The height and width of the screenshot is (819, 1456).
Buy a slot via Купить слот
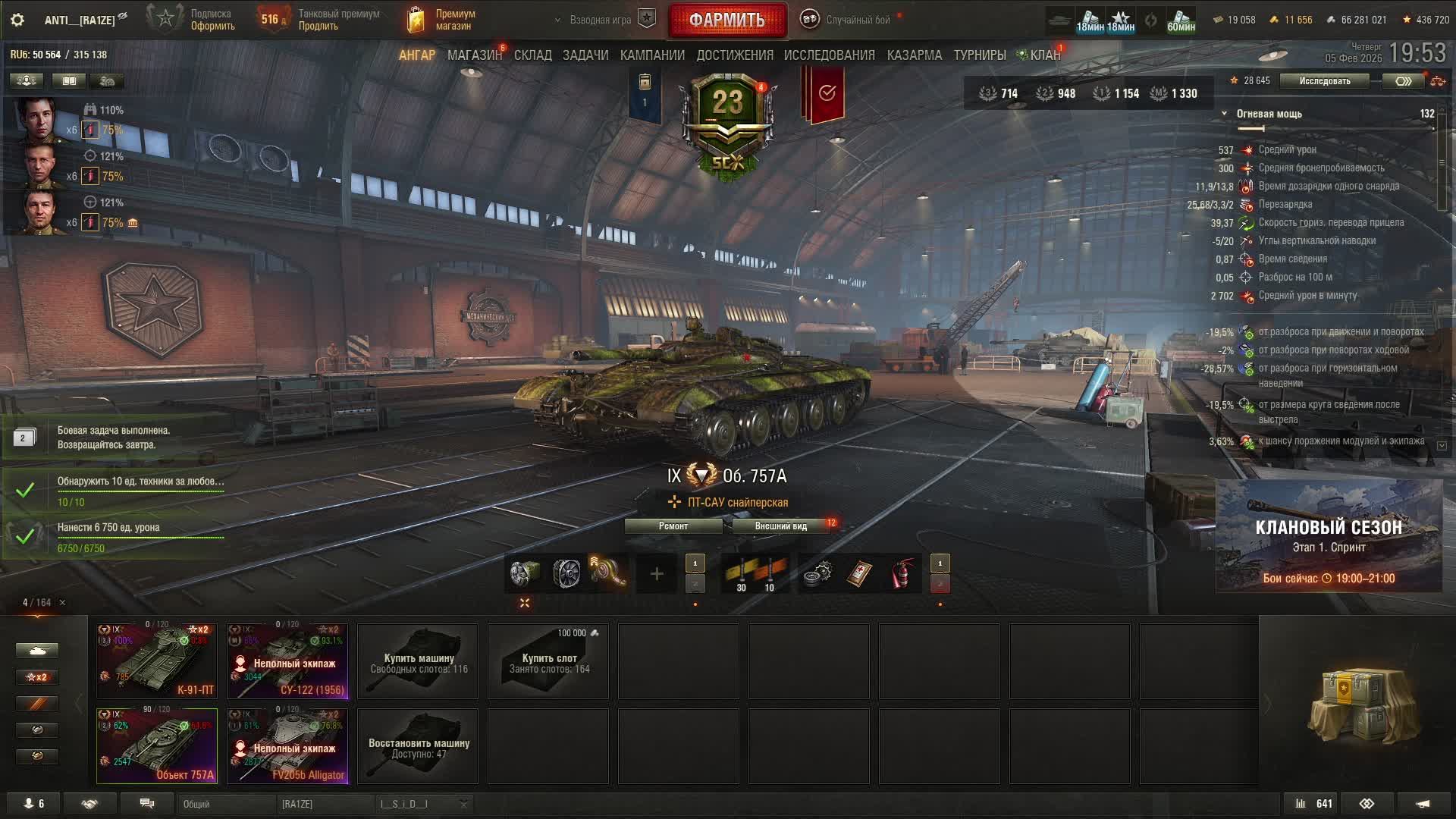pyautogui.click(x=548, y=661)
